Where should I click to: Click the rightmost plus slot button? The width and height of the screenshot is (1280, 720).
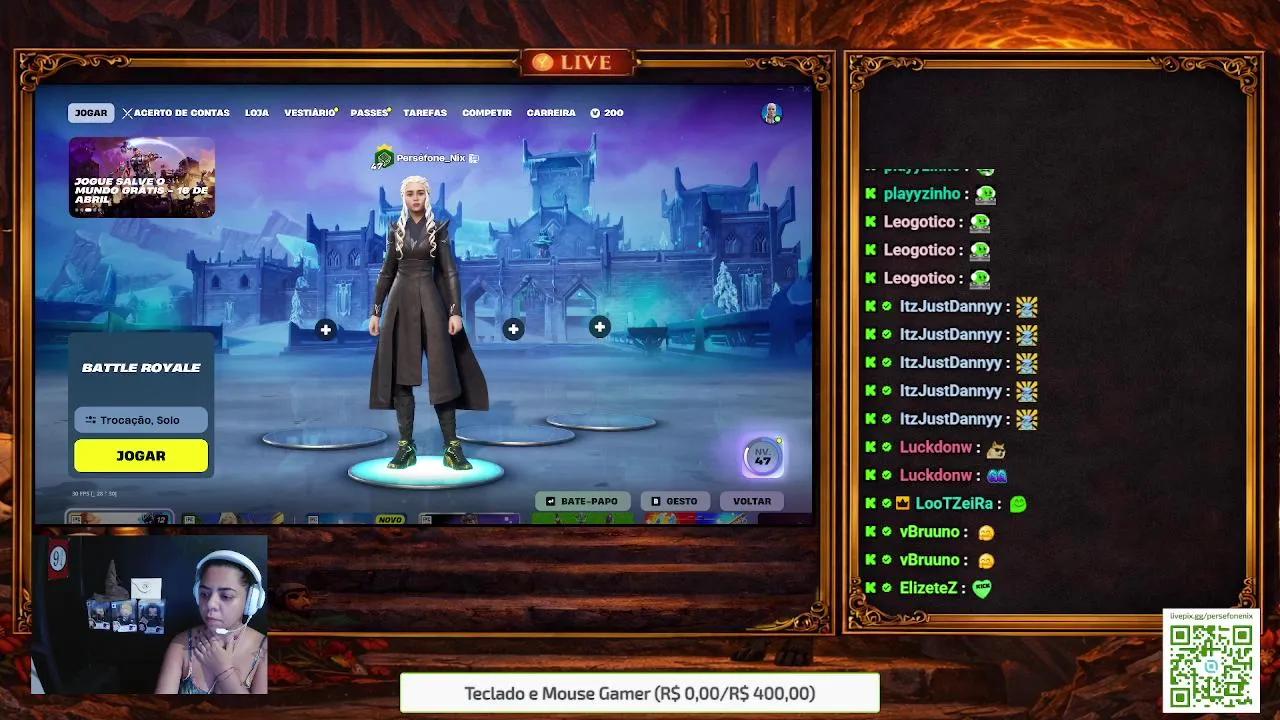tap(599, 327)
